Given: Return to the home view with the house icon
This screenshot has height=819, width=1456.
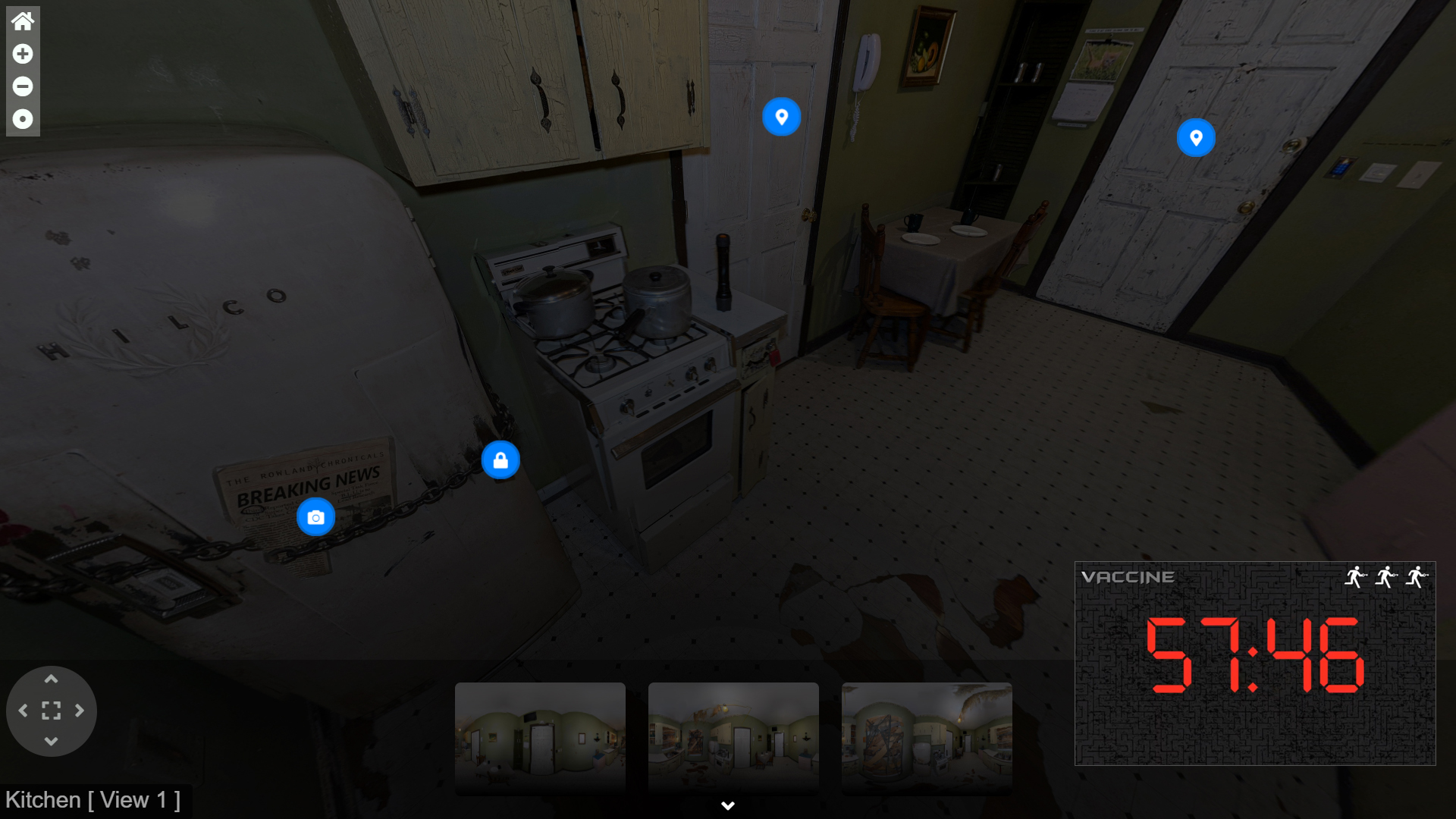Looking at the screenshot, I should click(x=22, y=20).
